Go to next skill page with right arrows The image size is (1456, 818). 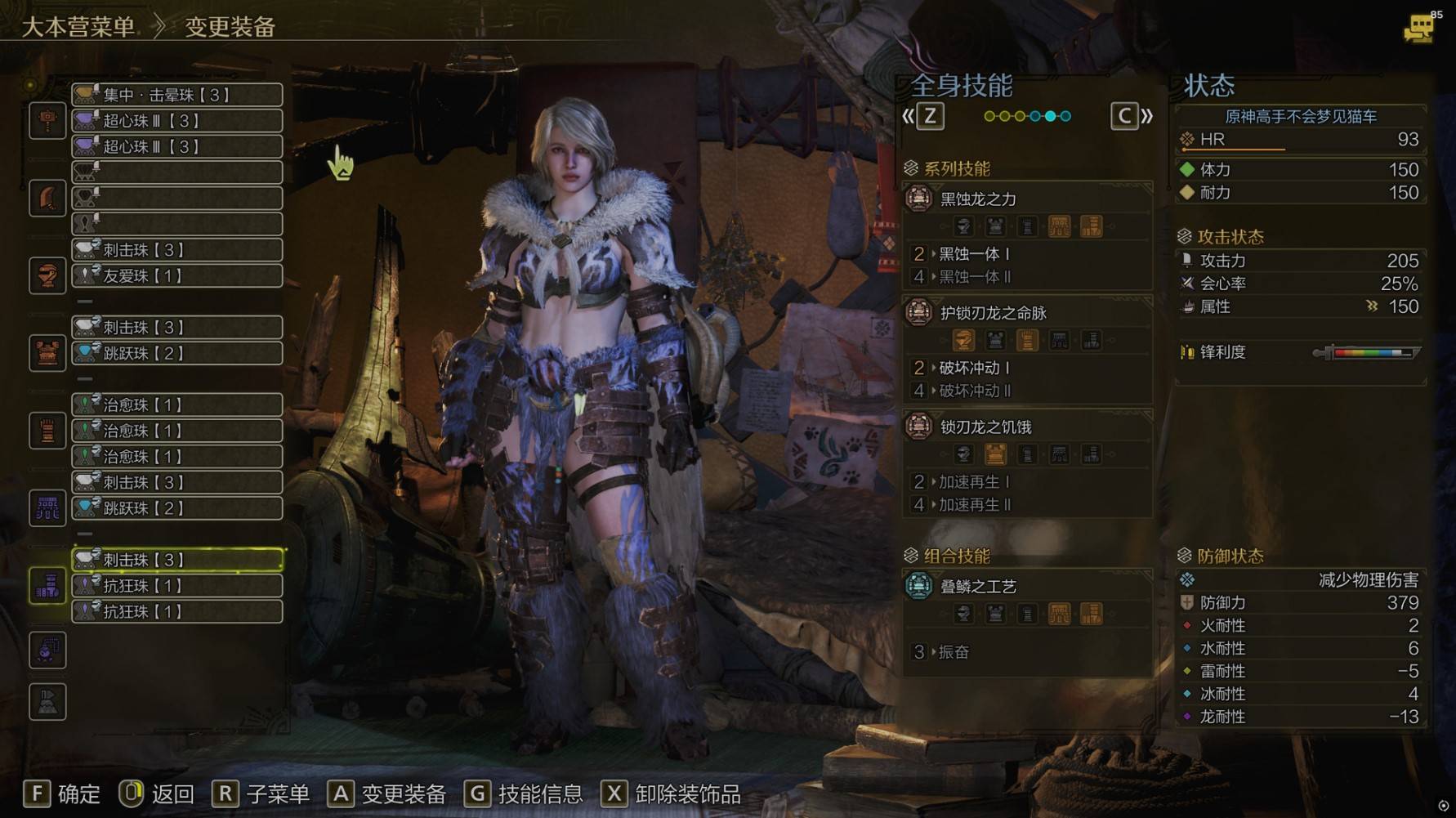tap(1132, 116)
